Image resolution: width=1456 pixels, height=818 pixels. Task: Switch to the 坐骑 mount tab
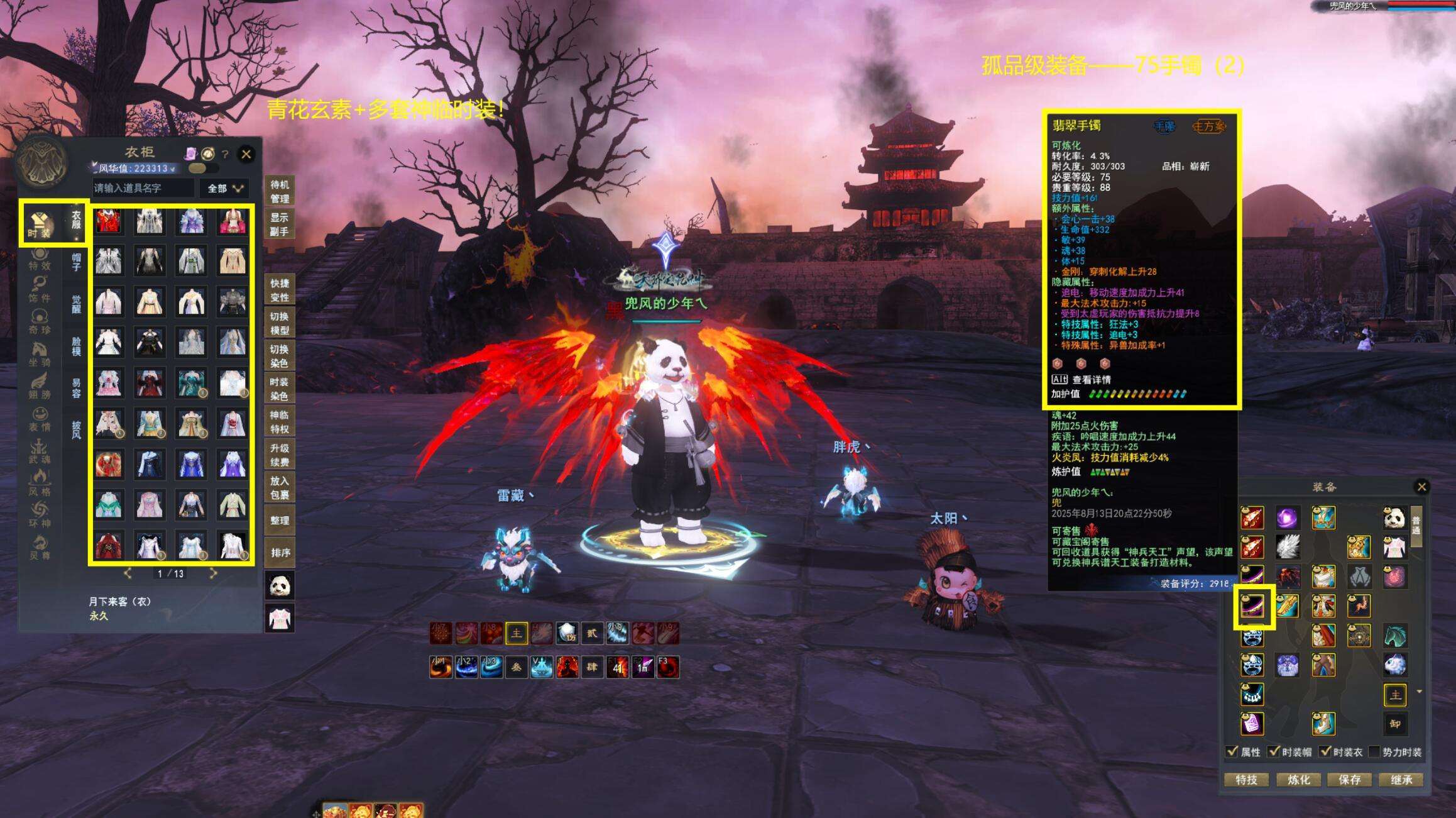point(39,354)
